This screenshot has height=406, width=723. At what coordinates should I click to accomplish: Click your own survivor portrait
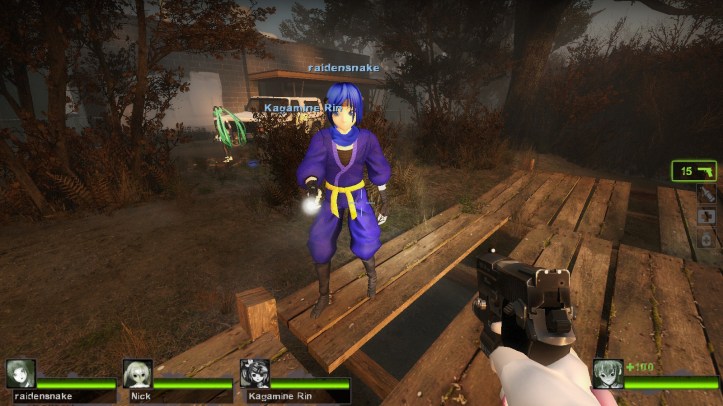point(608,373)
